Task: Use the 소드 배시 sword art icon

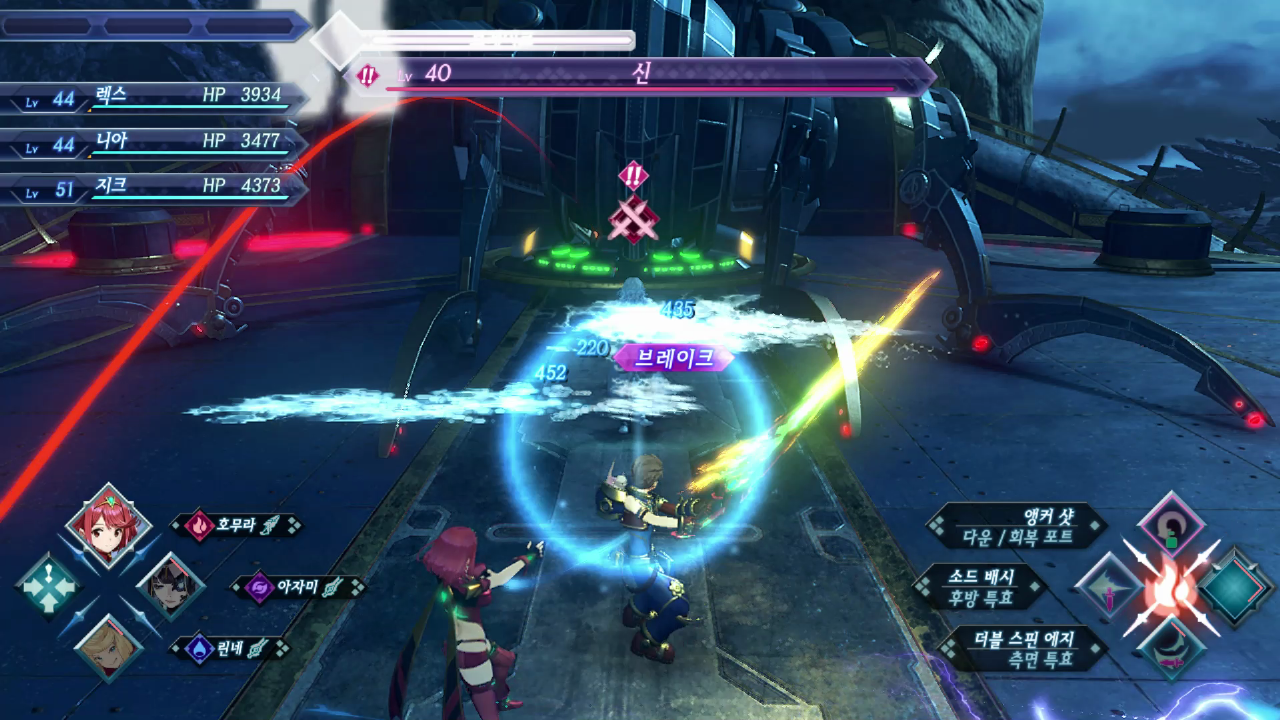Action: pos(1109,587)
